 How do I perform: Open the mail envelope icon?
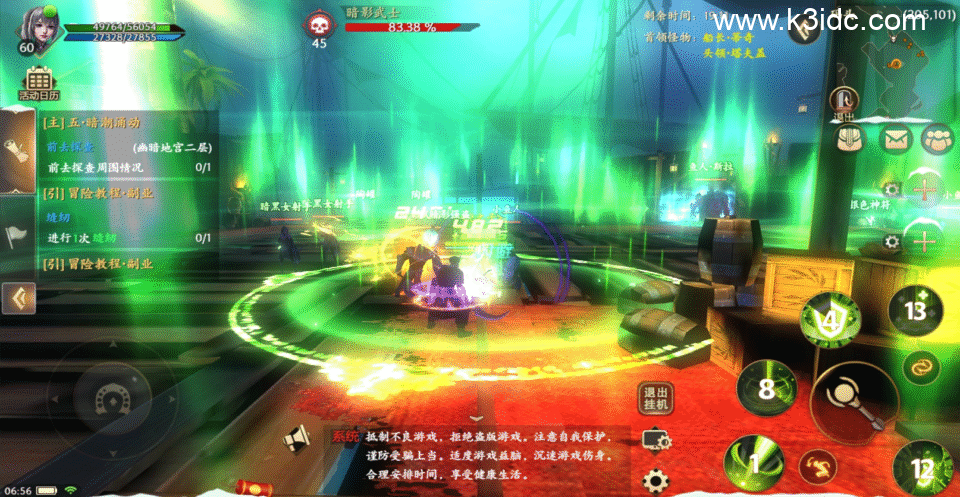pyautogui.click(x=893, y=139)
